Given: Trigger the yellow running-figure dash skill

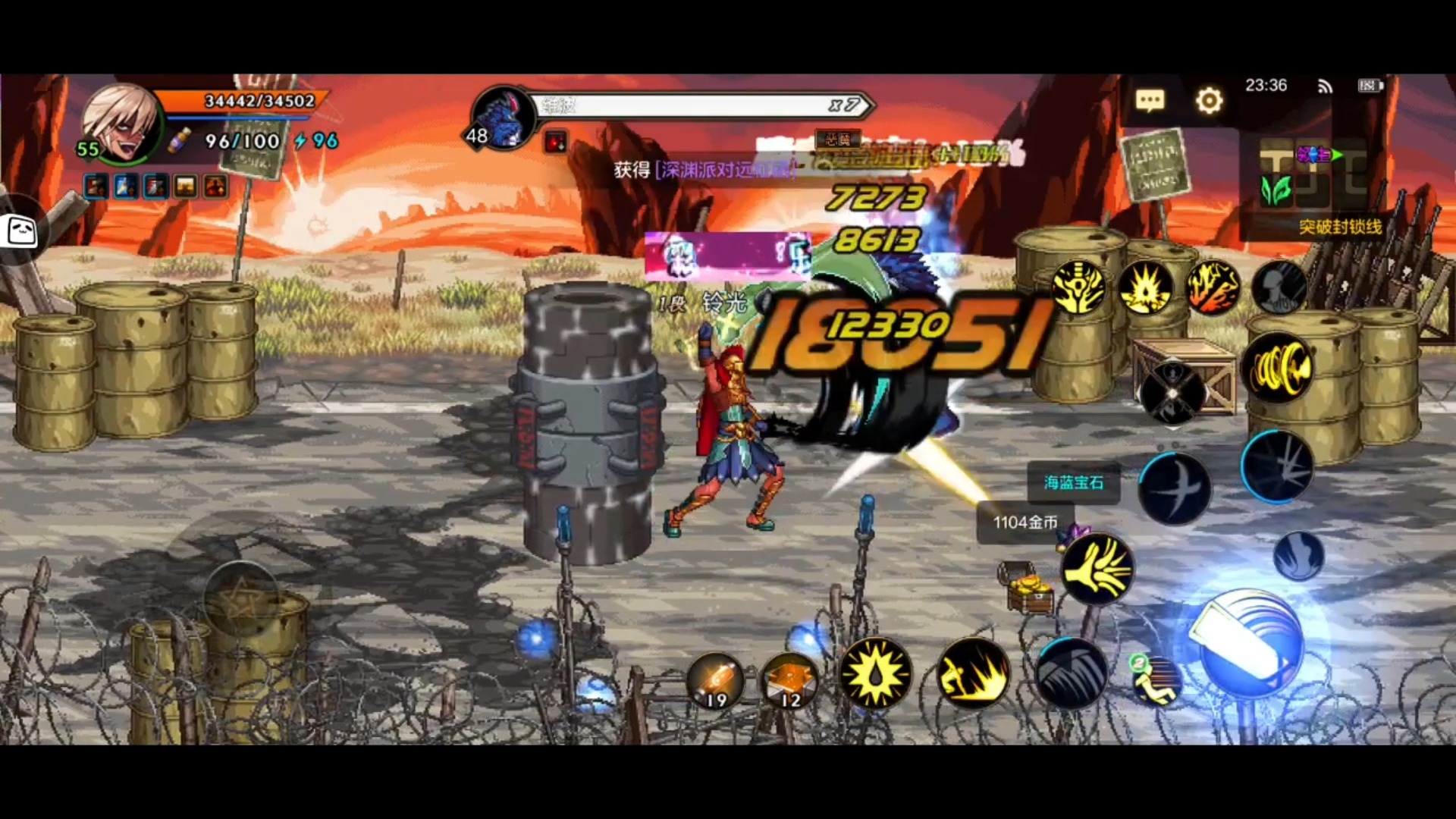Looking at the screenshot, I should coord(1155,680).
